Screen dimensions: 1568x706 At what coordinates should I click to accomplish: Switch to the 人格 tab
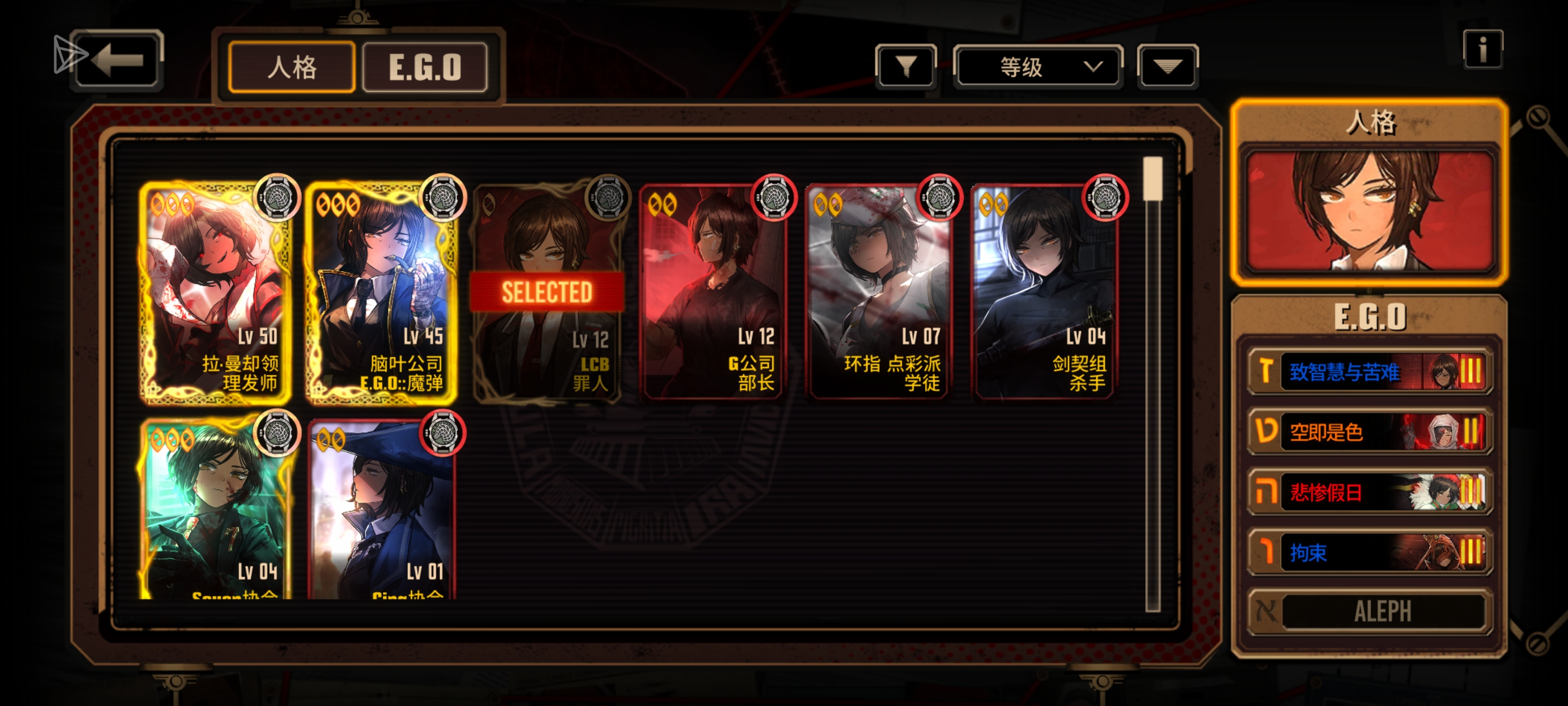292,67
